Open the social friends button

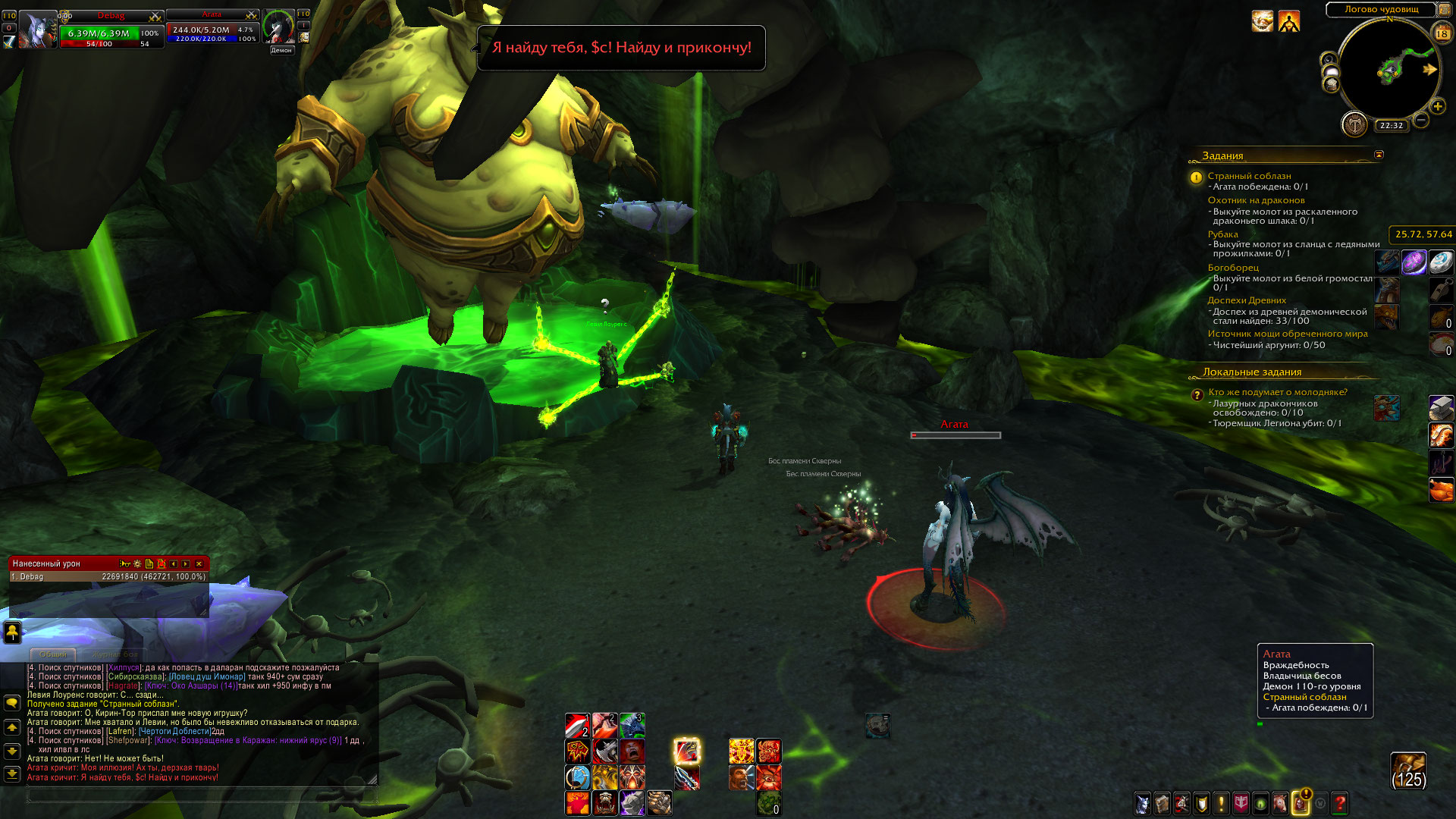12,631
